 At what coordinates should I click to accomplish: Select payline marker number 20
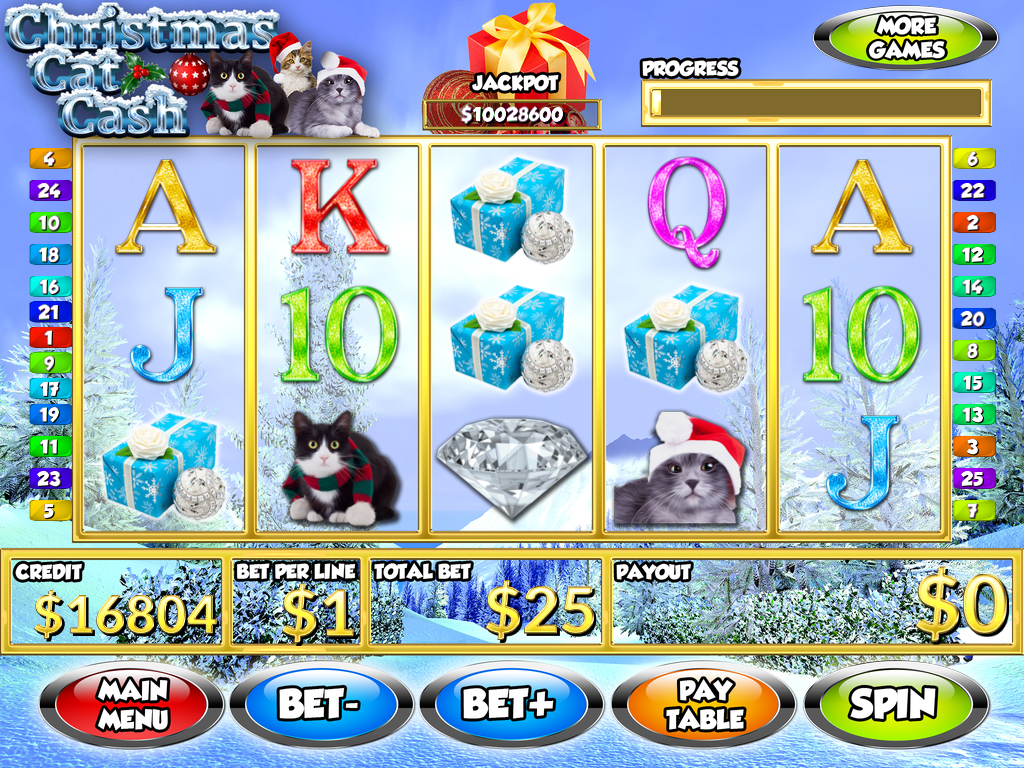click(x=973, y=318)
